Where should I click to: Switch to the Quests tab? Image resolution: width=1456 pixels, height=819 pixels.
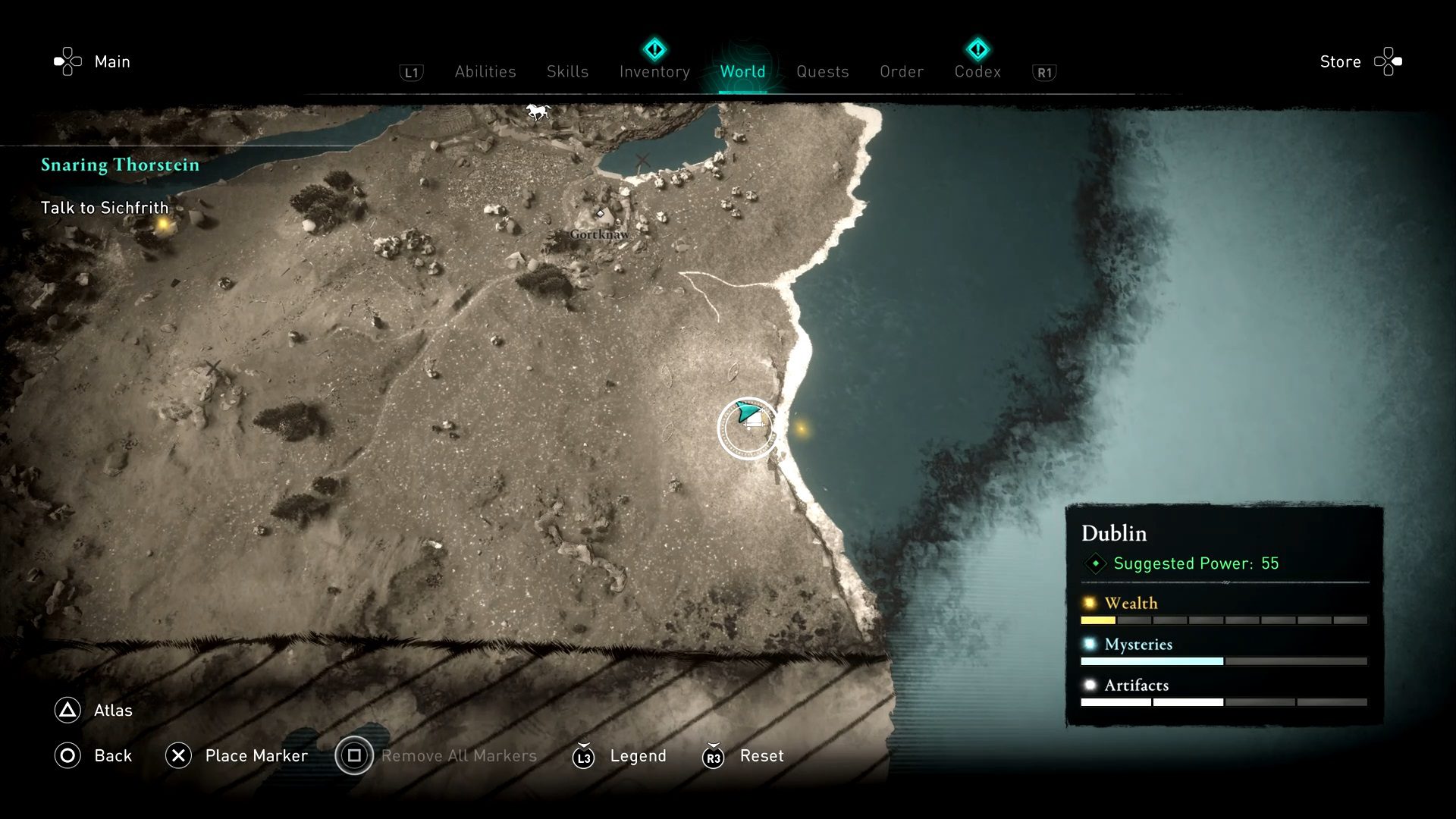coord(823,71)
